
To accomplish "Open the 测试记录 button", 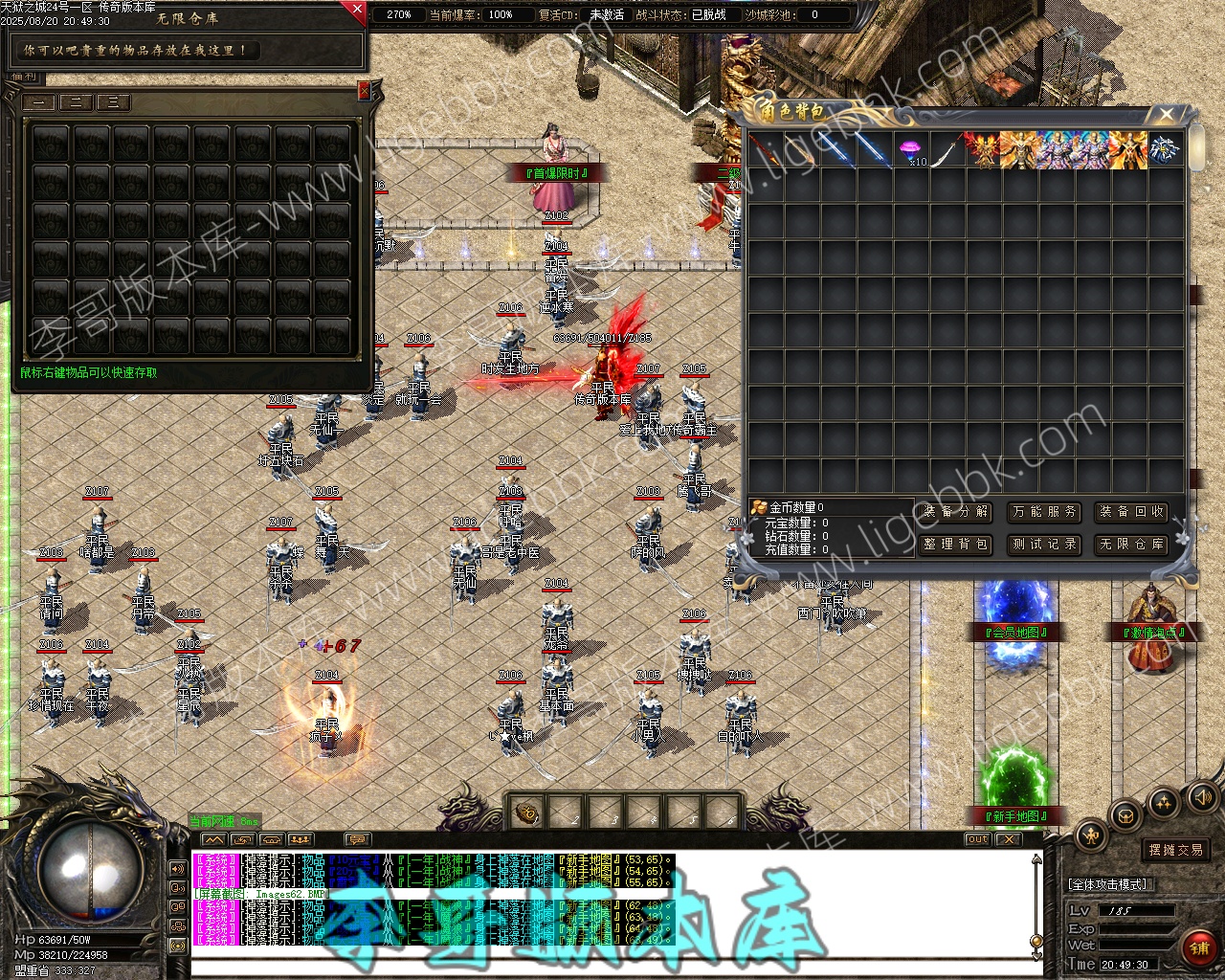I will pyautogui.click(x=1044, y=544).
